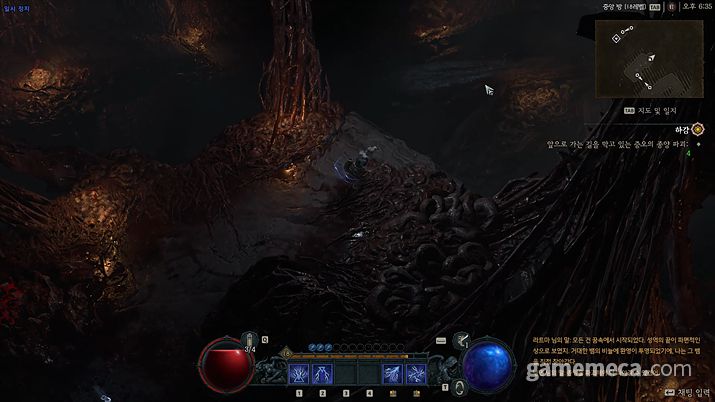Fire the right mouse button lightning skill
The height and width of the screenshot is (402, 715).
tap(416, 375)
